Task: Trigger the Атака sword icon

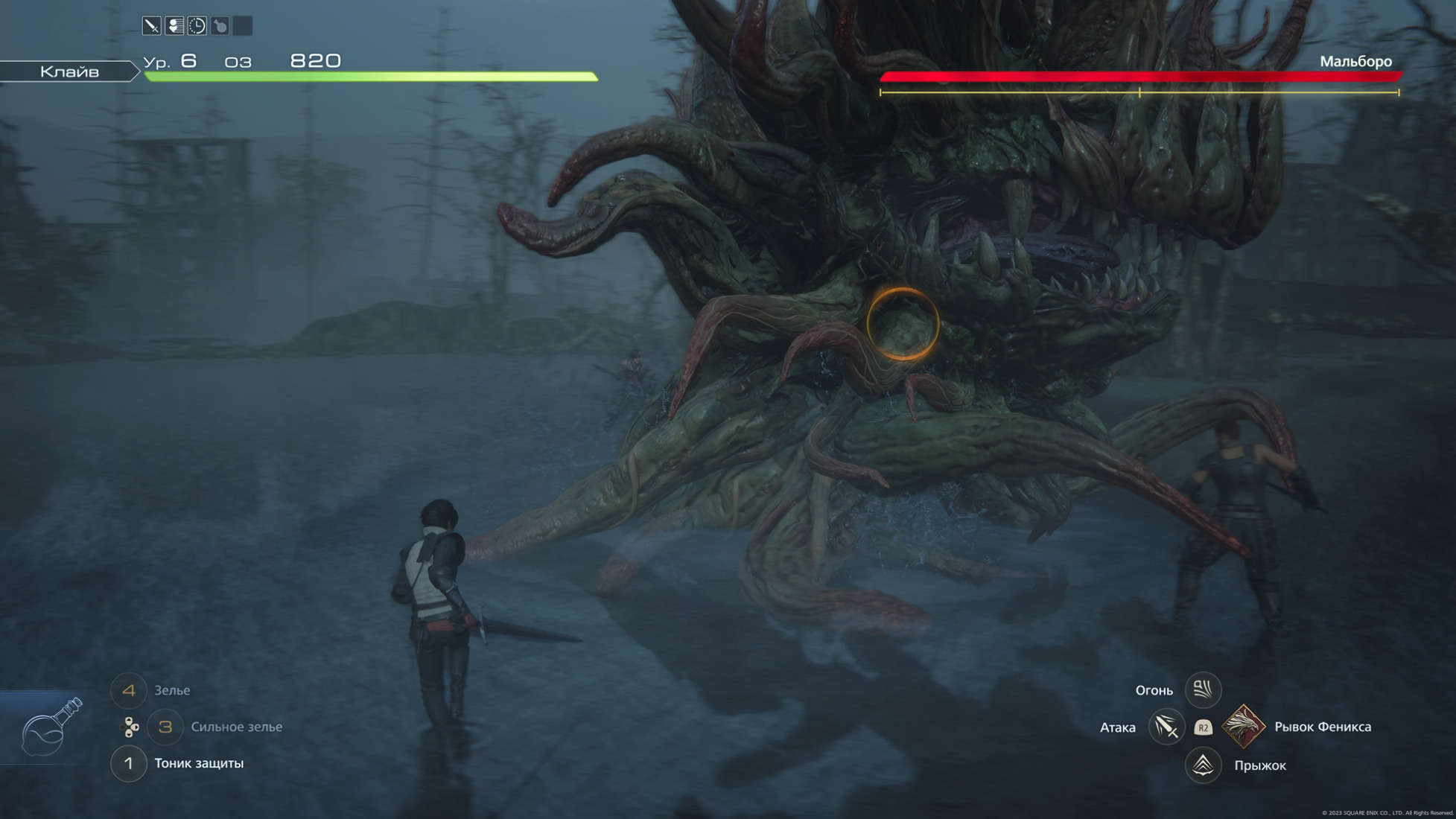Action: coord(1166,727)
